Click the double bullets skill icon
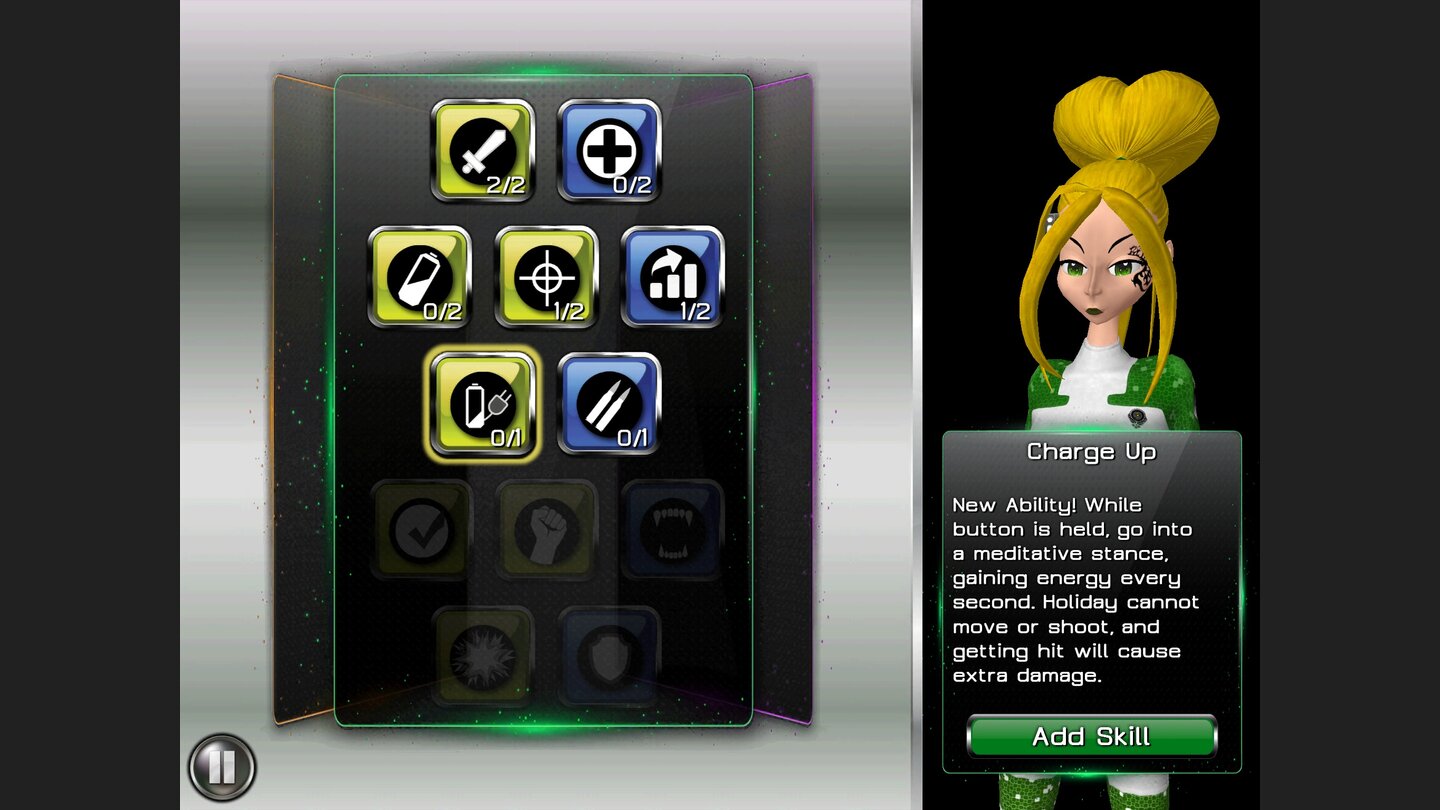Image resolution: width=1440 pixels, height=810 pixels. point(610,405)
